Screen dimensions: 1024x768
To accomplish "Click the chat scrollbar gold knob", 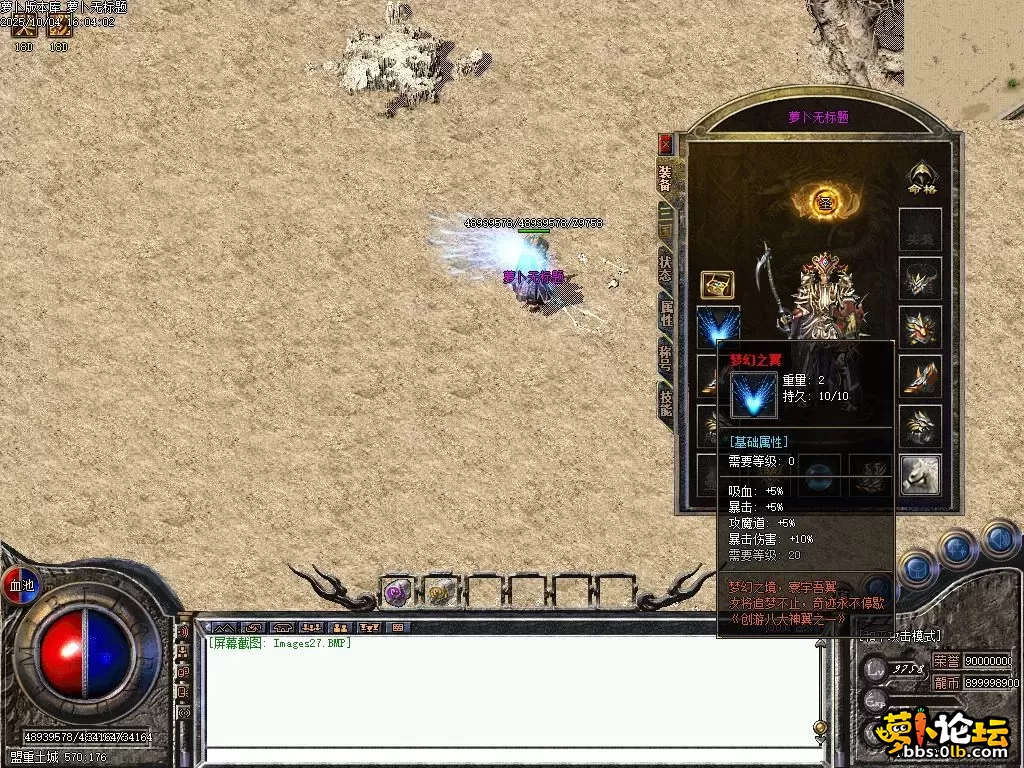I will pos(820,727).
